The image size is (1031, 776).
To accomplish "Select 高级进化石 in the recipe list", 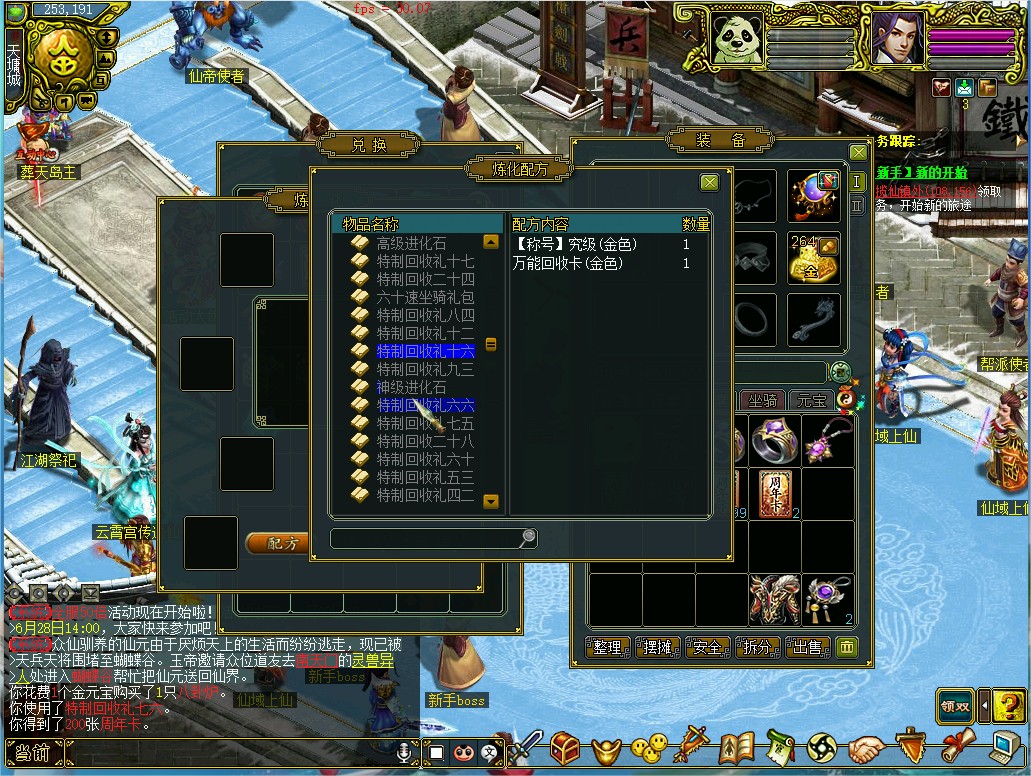I will (x=411, y=243).
